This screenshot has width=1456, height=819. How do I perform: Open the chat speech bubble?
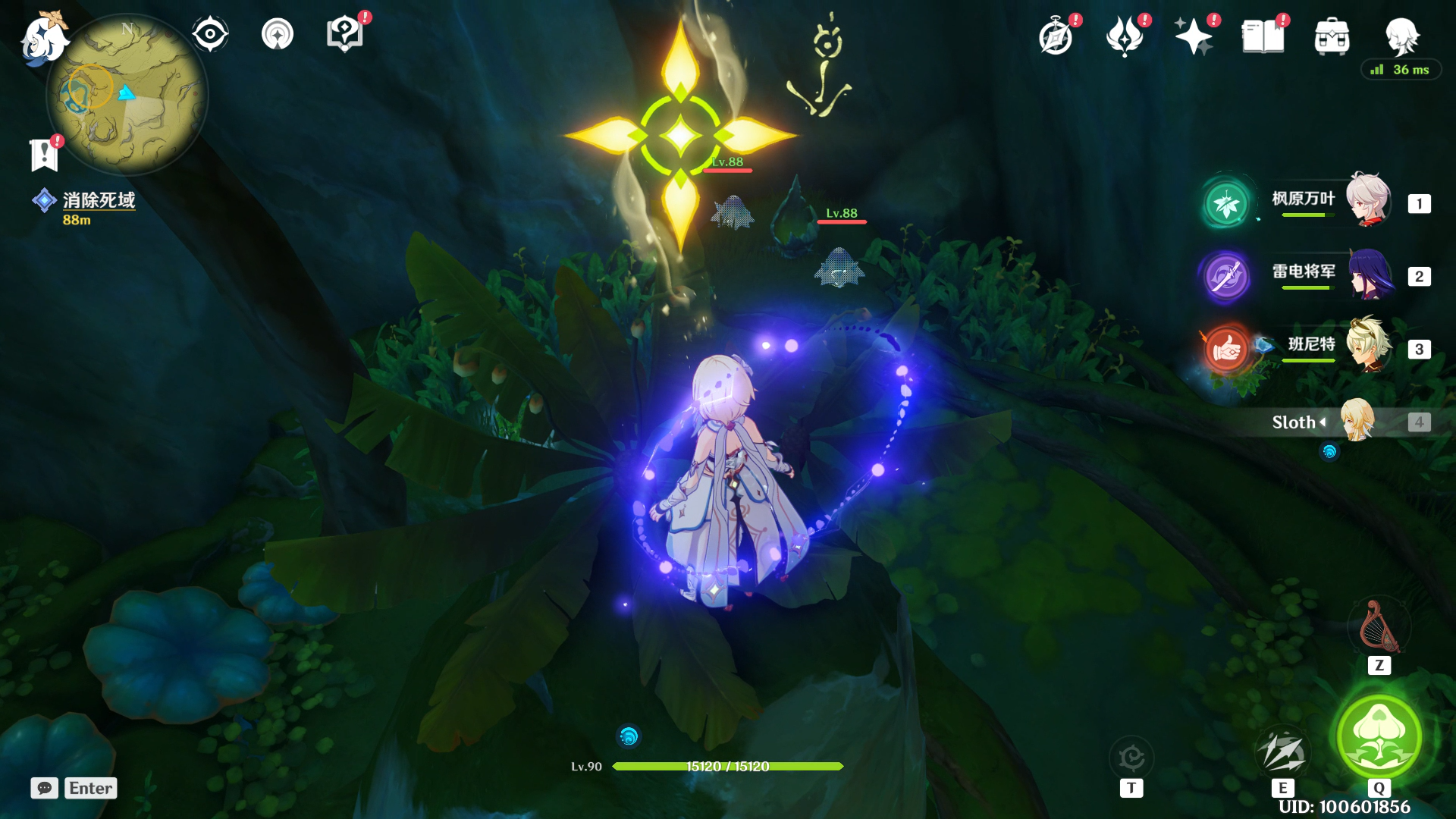coord(45,788)
